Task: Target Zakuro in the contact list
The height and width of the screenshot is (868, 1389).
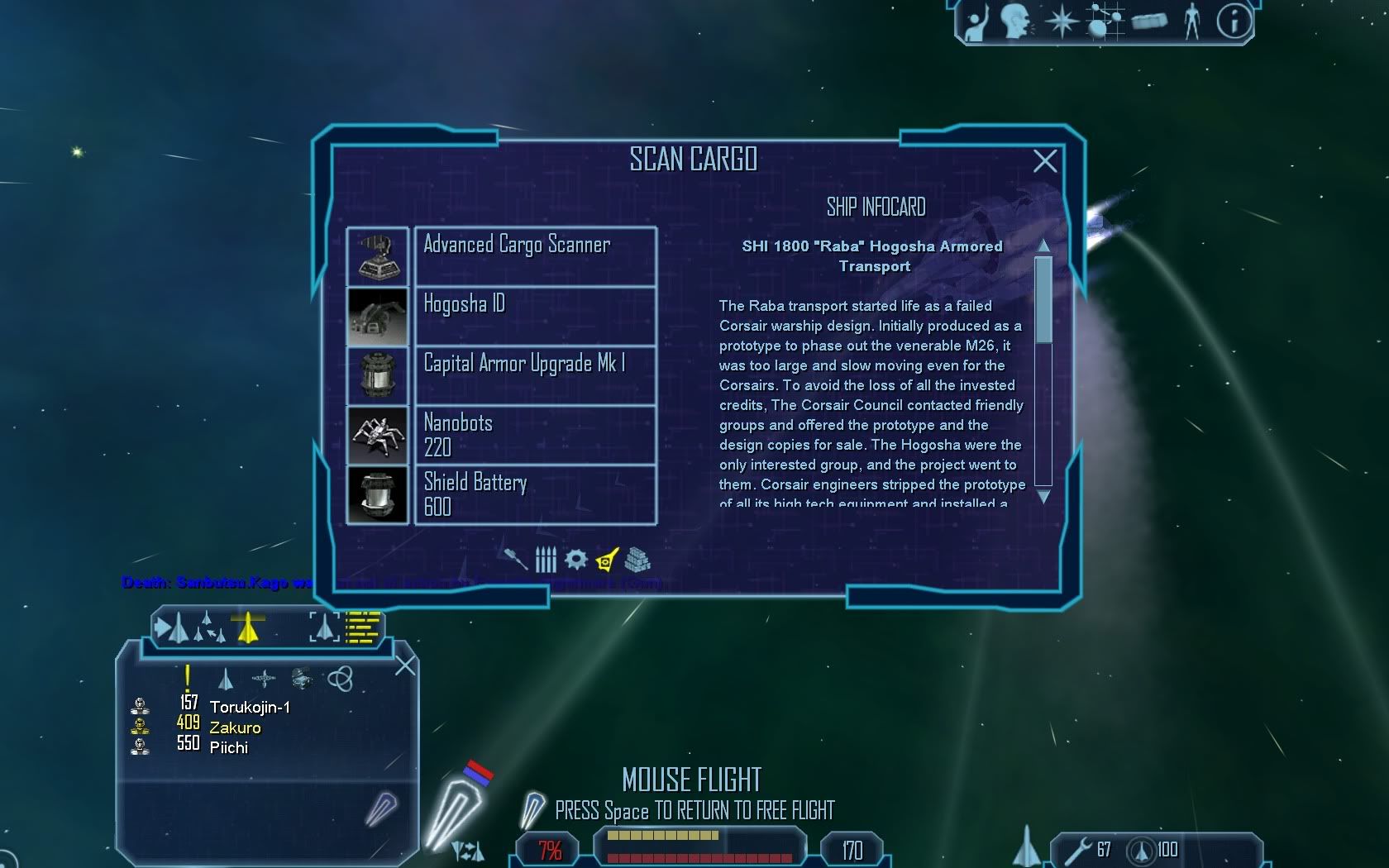Action: click(235, 727)
